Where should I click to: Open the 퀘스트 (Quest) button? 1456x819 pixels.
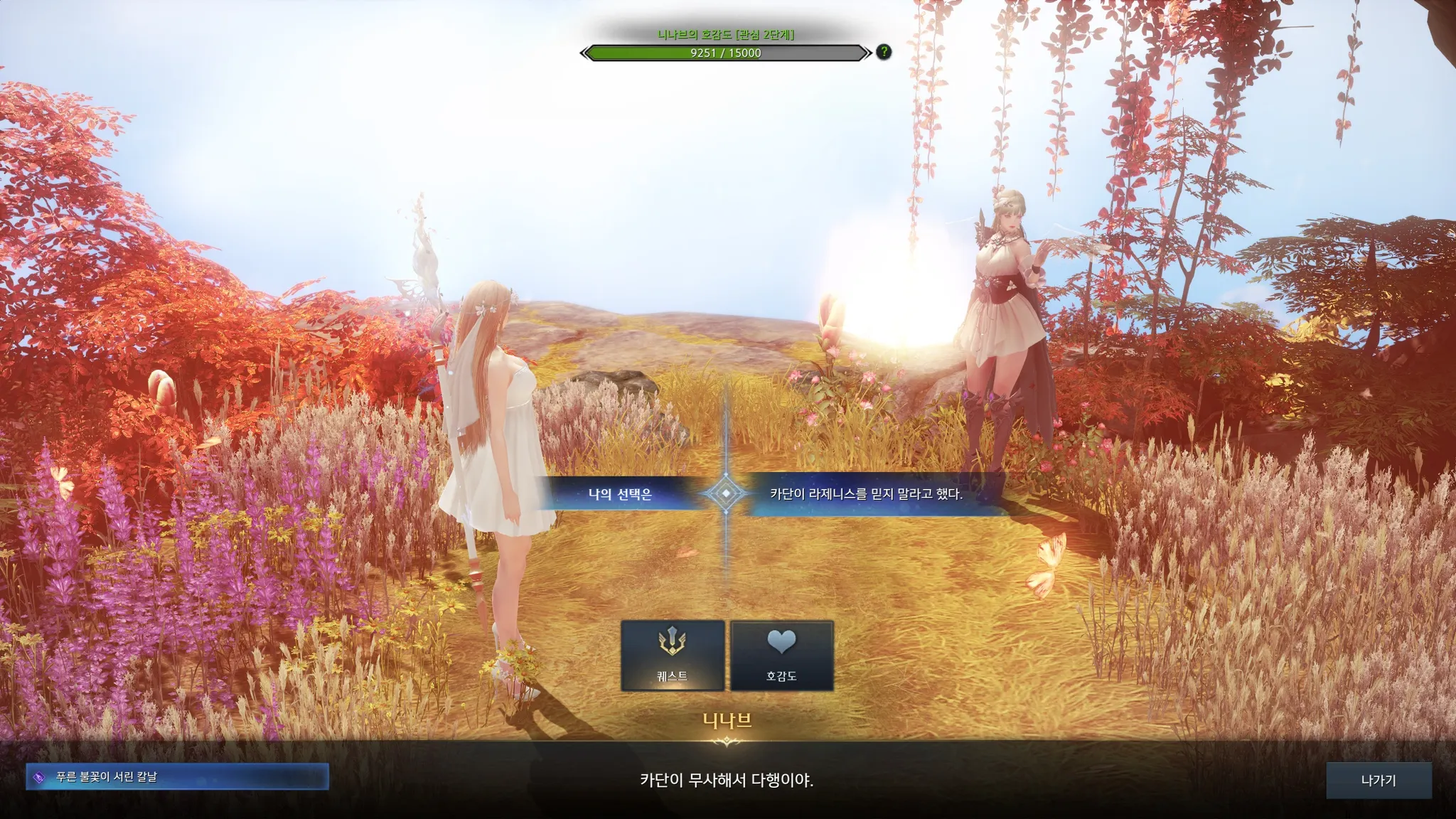pos(673,655)
